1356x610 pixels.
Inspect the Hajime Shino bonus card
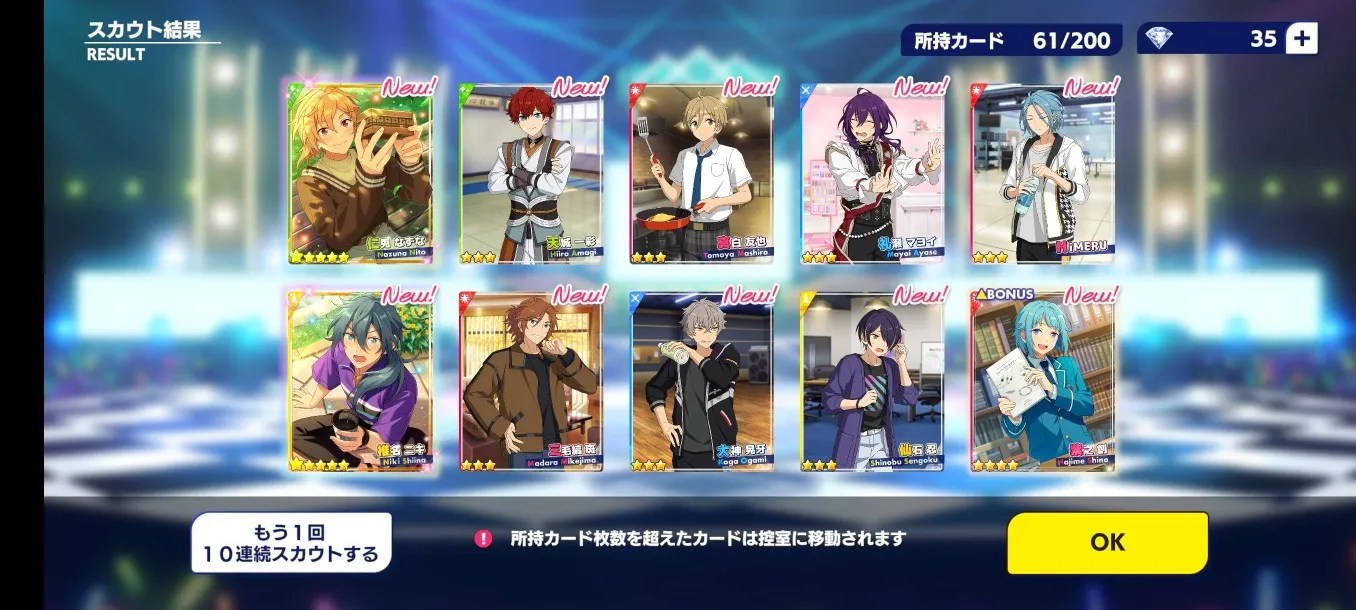(x=1043, y=381)
